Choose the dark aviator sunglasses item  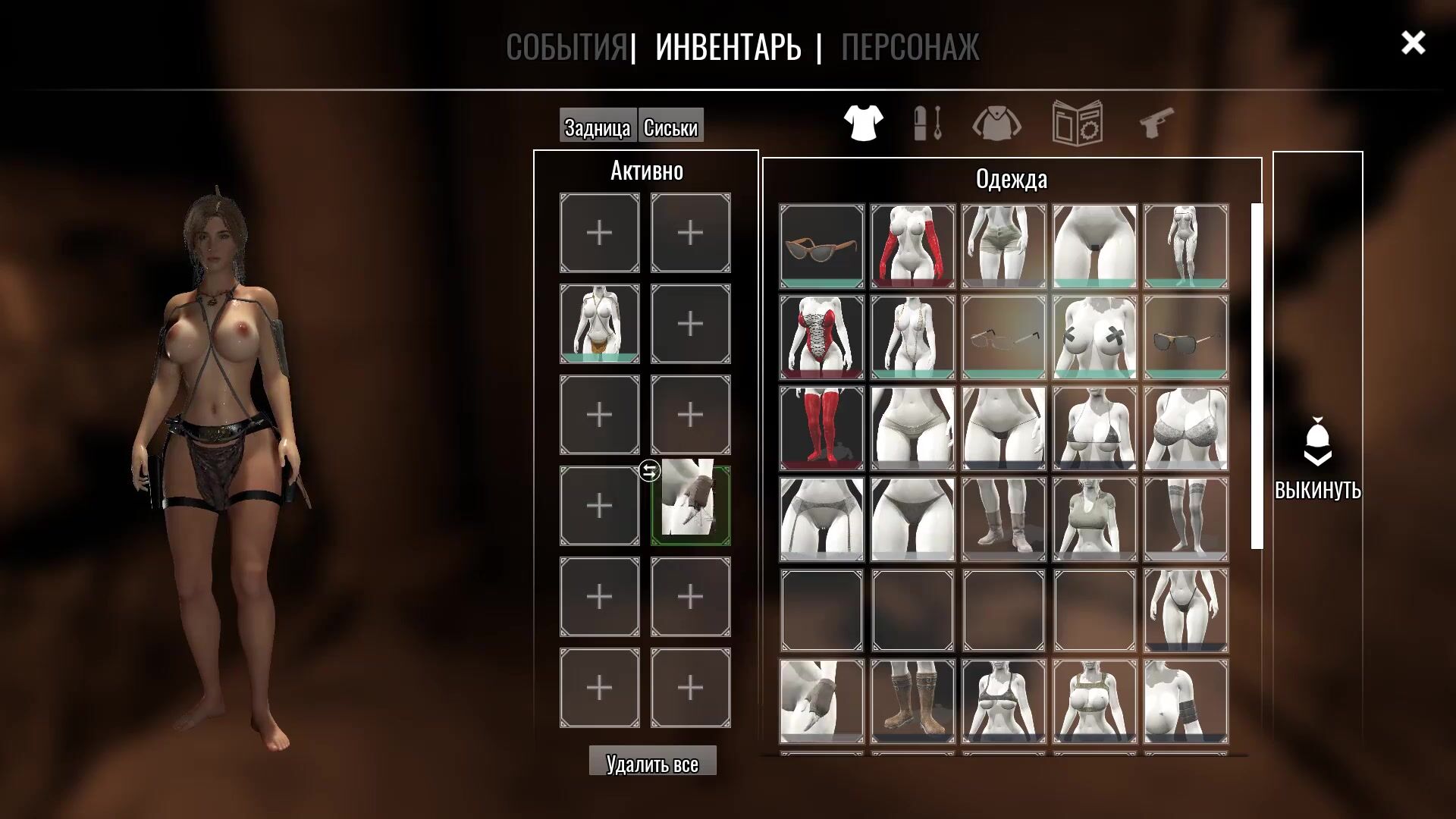[1186, 337]
